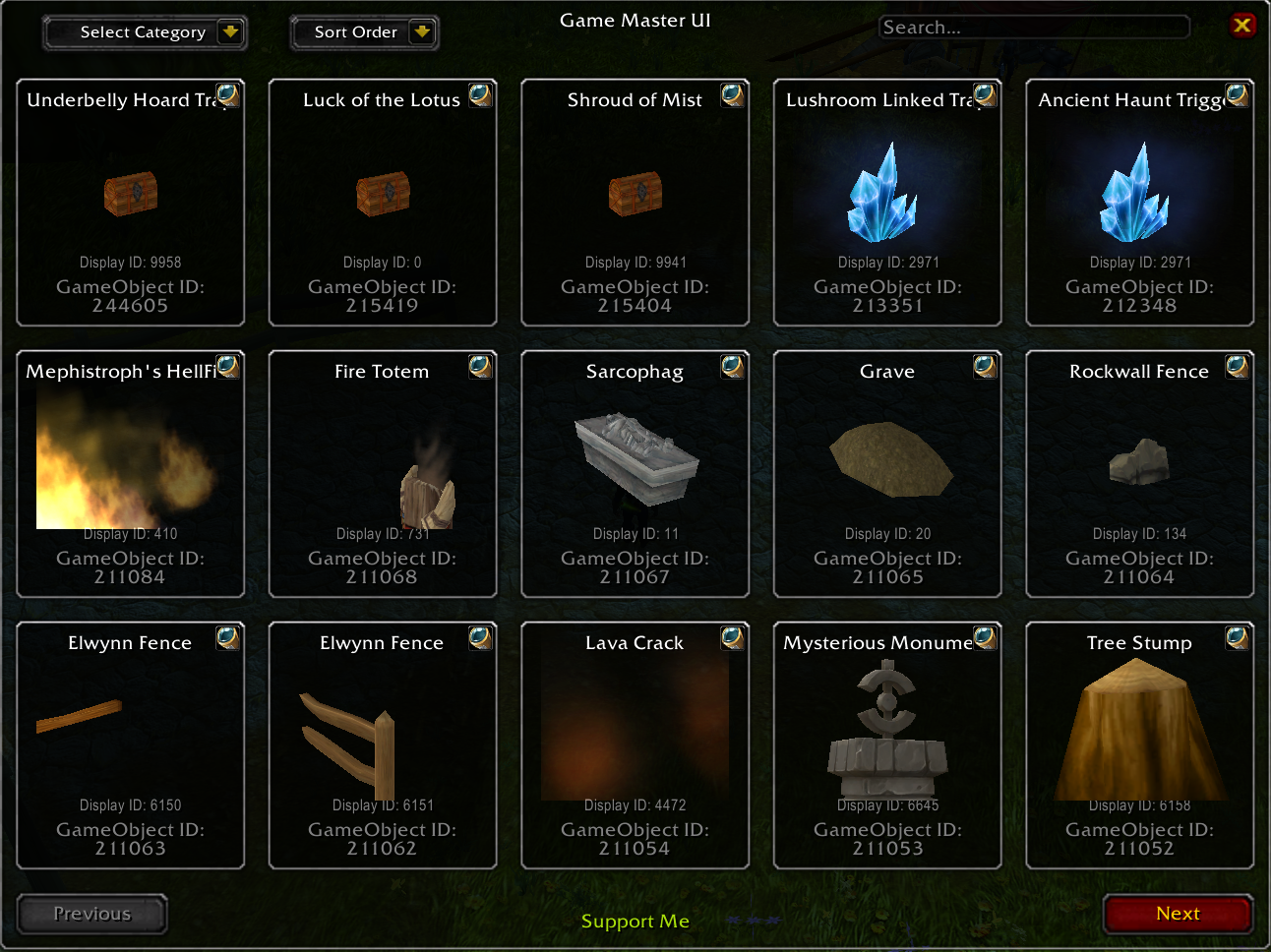Click the Search field
The height and width of the screenshot is (952, 1271).
coord(1034,27)
